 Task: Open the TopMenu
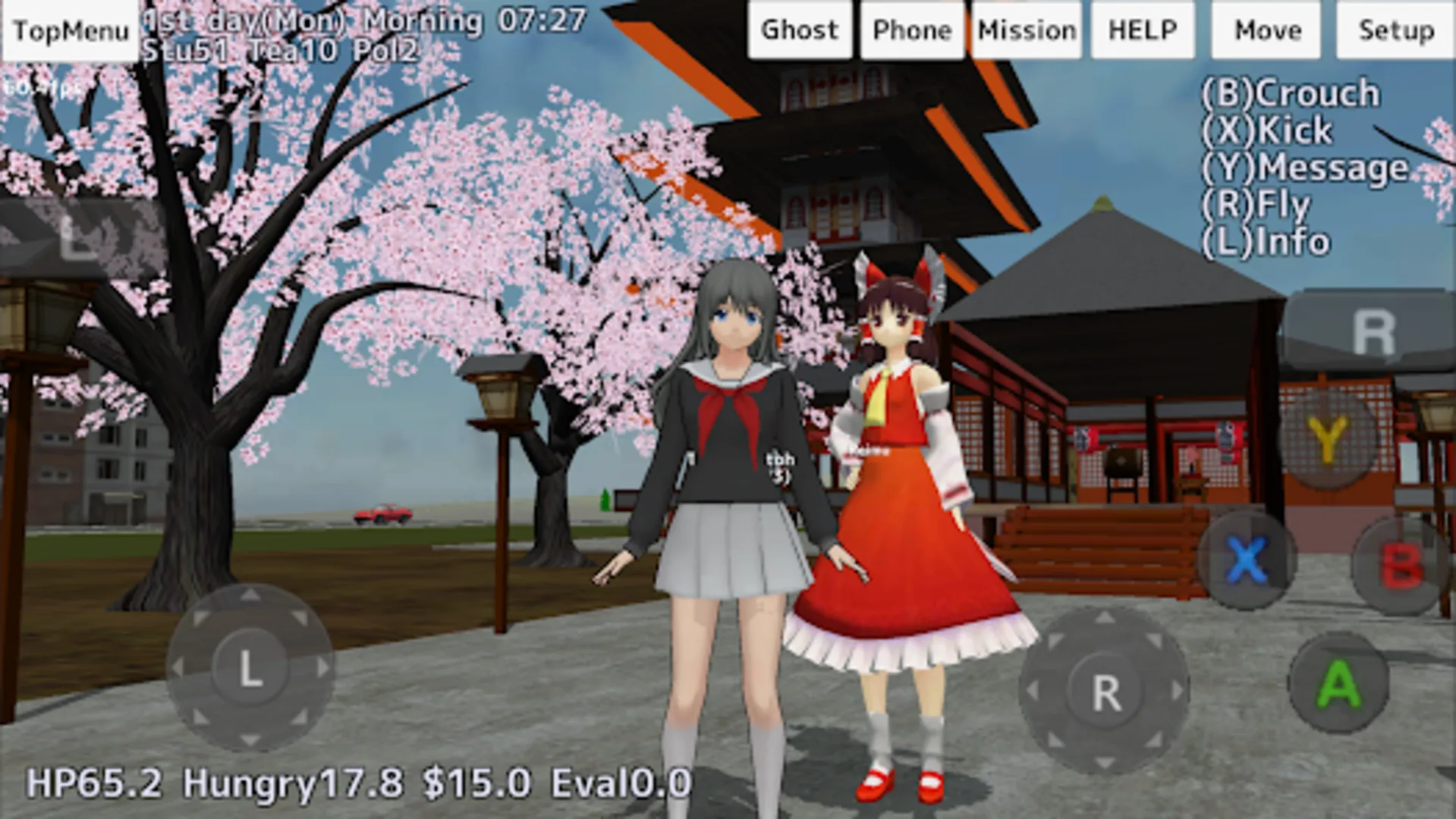pos(70,30)
